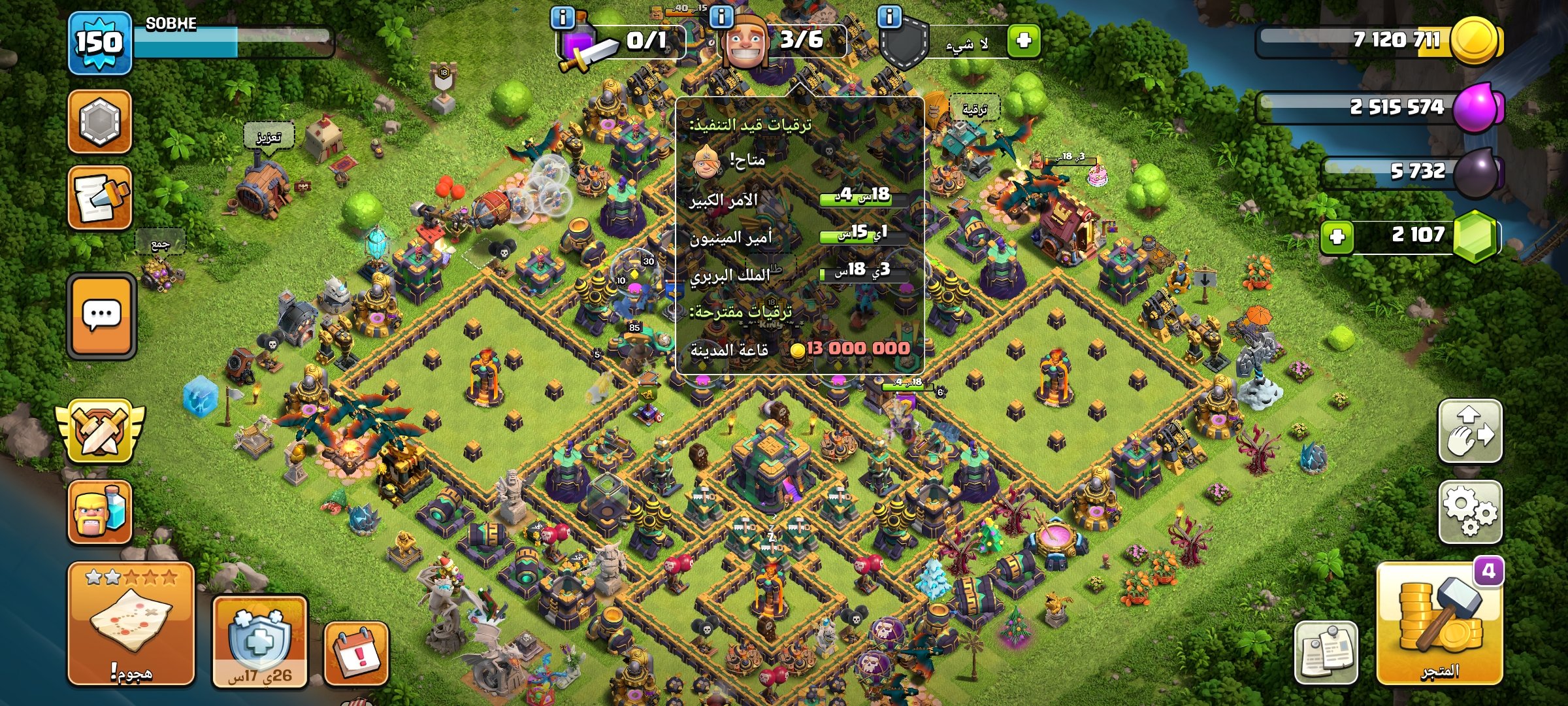Open the clan war crossed swords badge

(100, 431)
